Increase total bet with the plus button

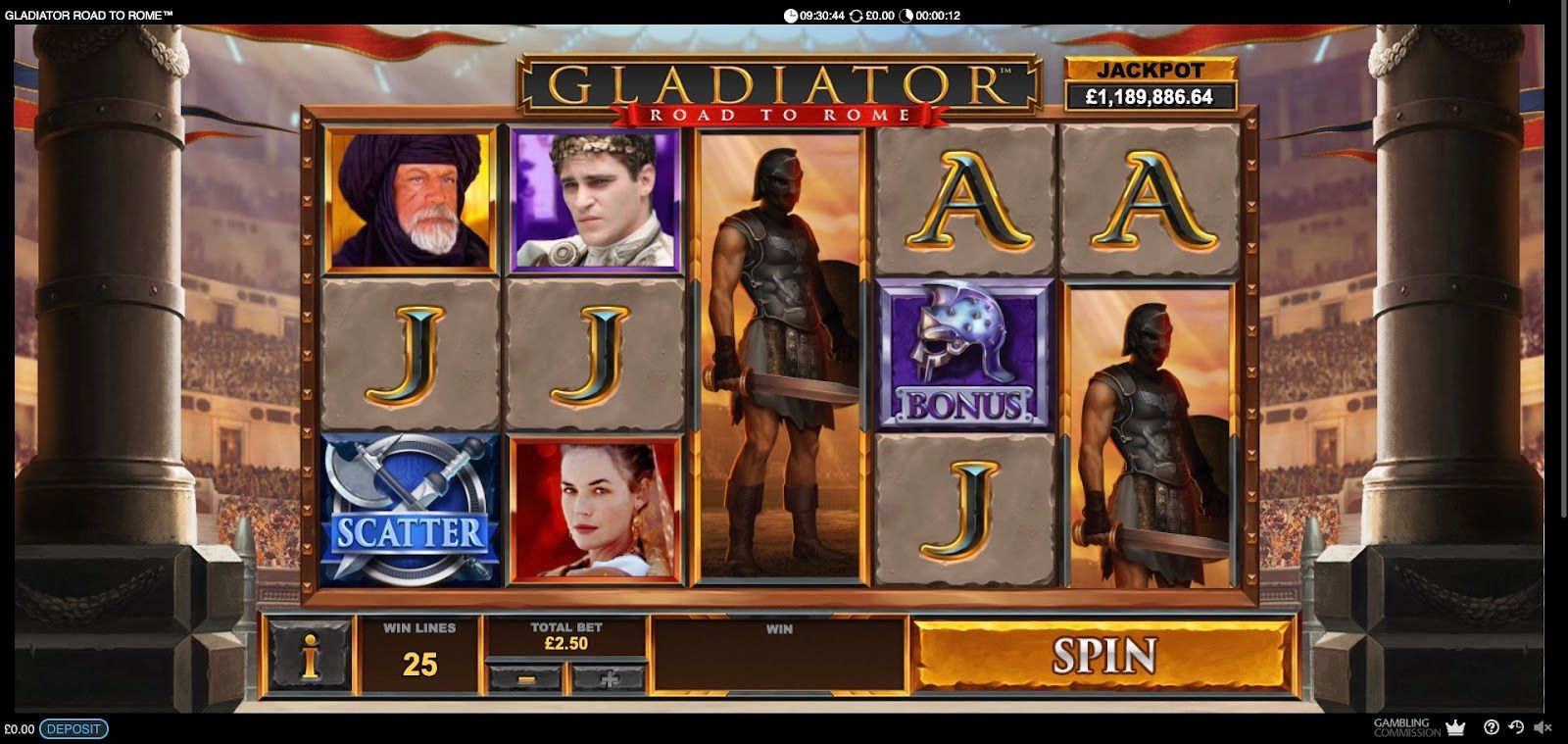click(x=610, y=677)
